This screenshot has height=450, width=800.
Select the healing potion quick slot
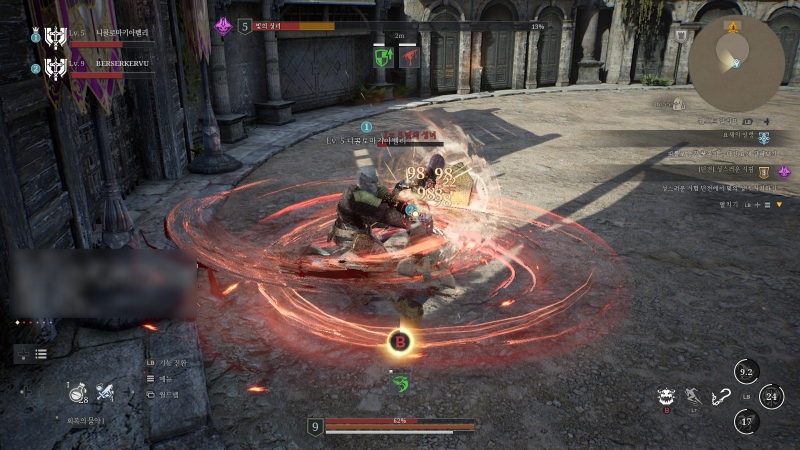(77, 395)
